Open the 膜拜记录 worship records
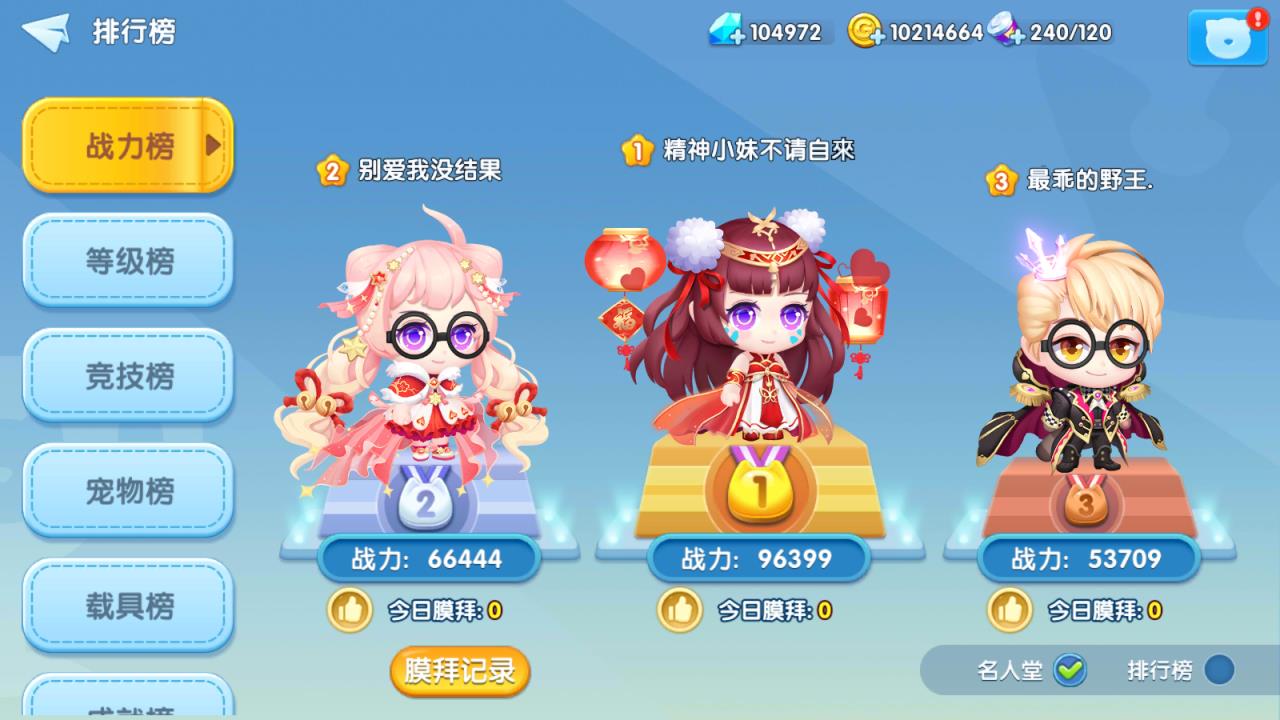Screen dimensions: 1280x720 458,673
